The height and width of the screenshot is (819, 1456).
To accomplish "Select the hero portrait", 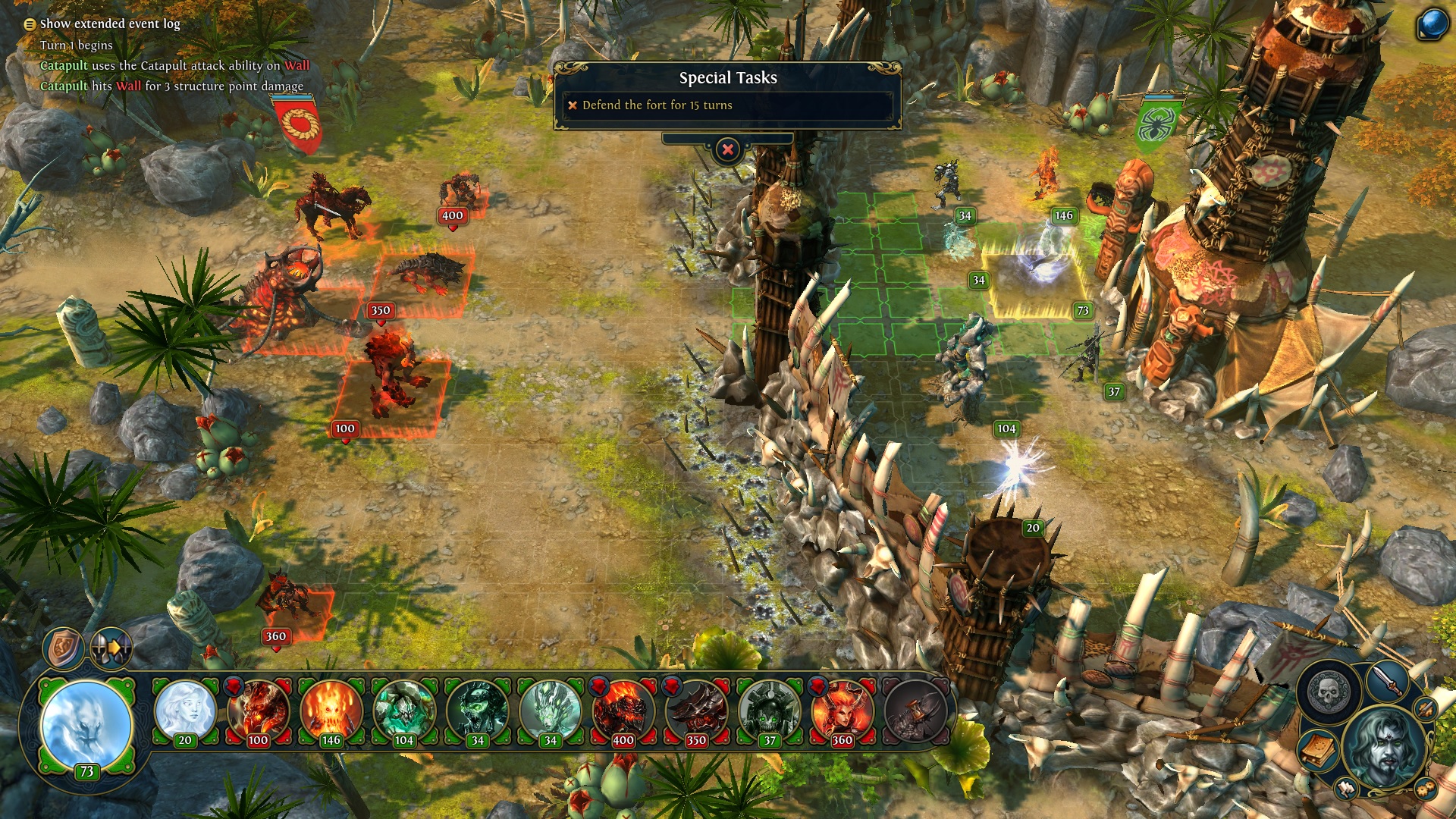I will click(x=1385, y=743).
